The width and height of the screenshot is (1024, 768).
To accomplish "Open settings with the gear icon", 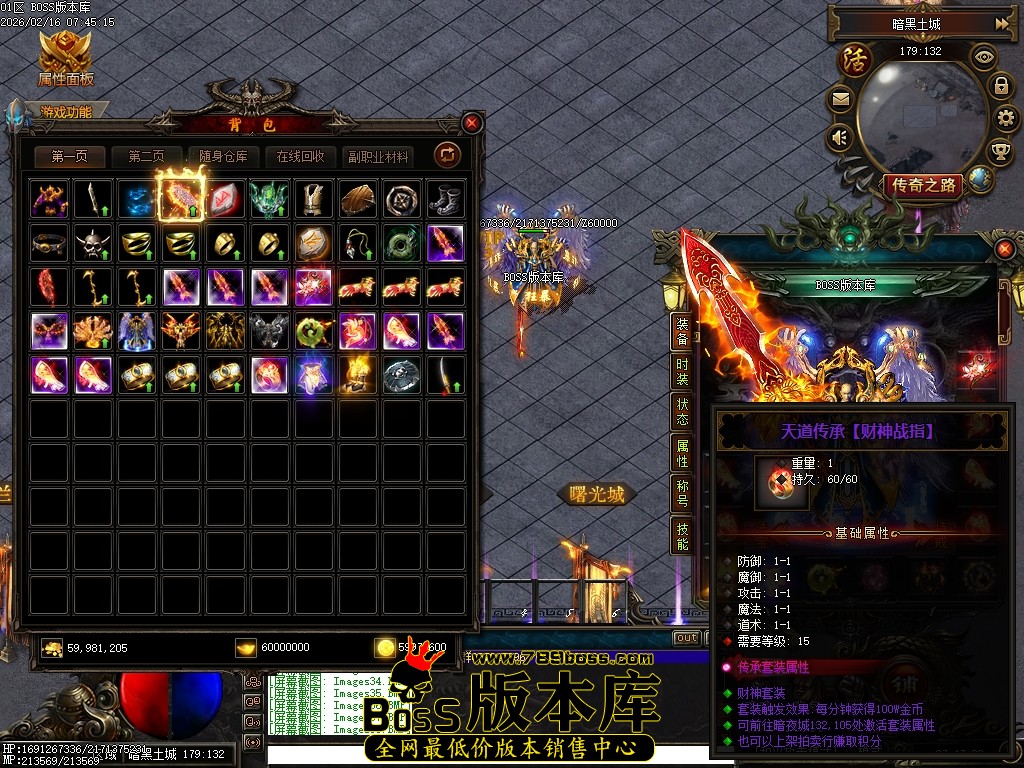I will 1007,118.
